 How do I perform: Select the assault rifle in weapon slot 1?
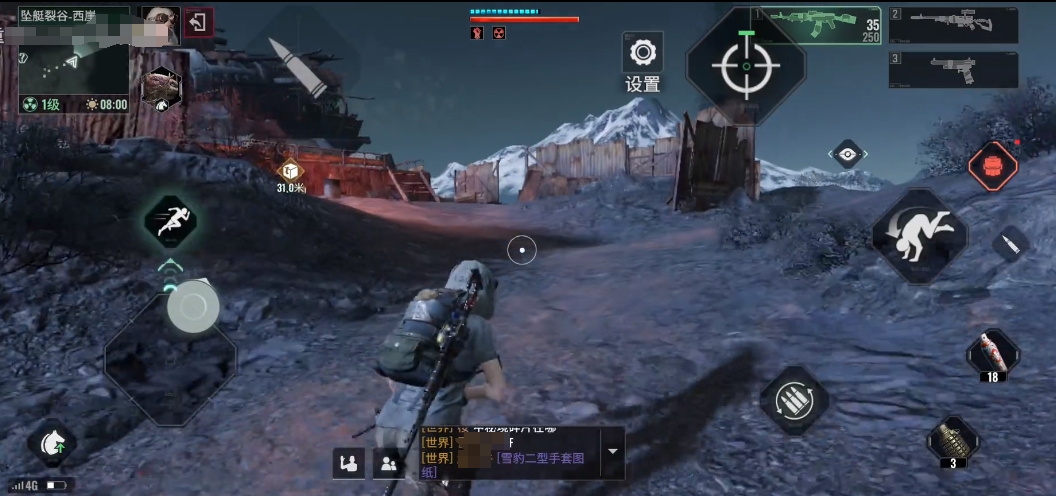click(817, 24)
